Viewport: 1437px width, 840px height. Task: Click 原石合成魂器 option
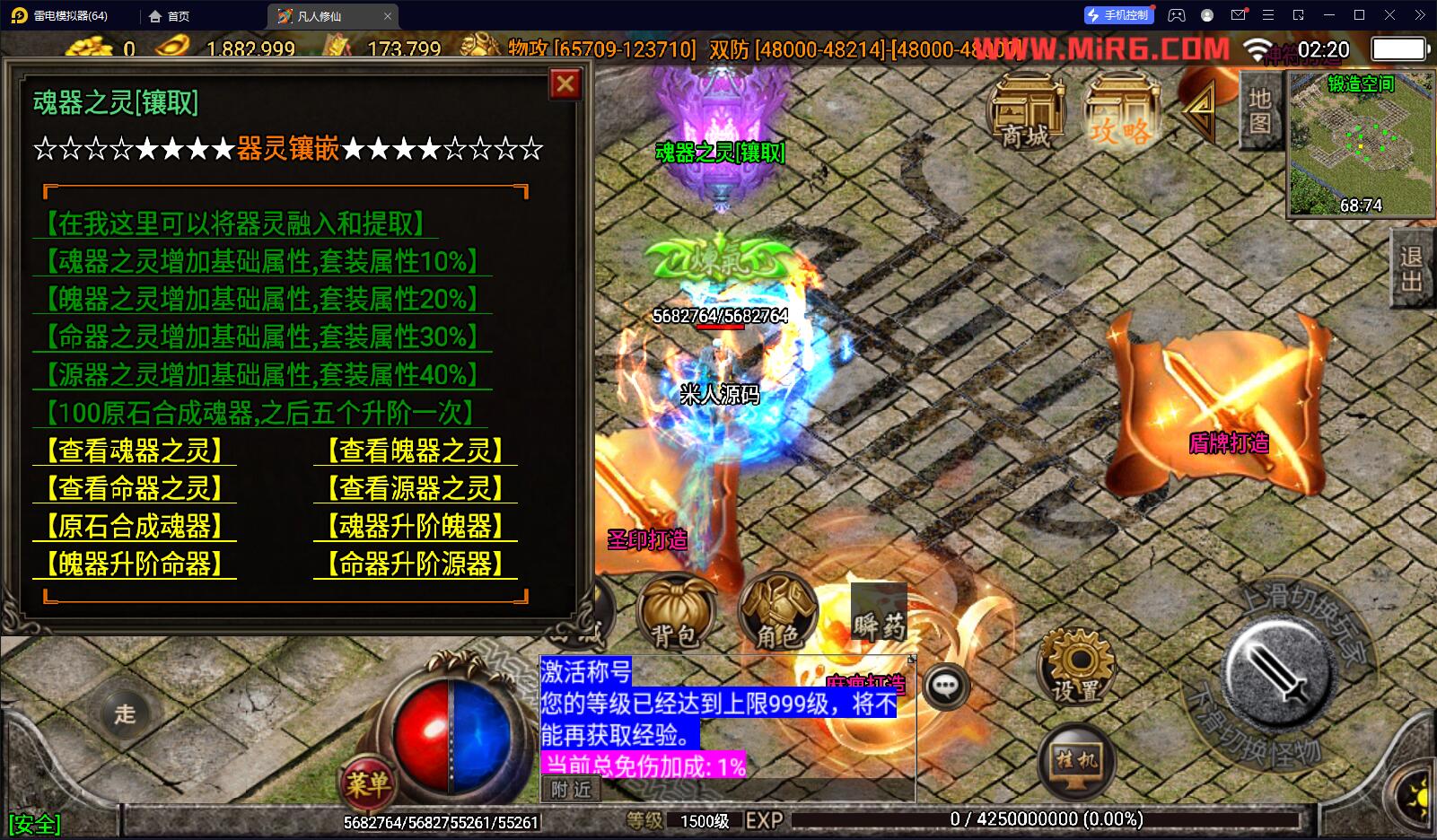tap(135, 526)
